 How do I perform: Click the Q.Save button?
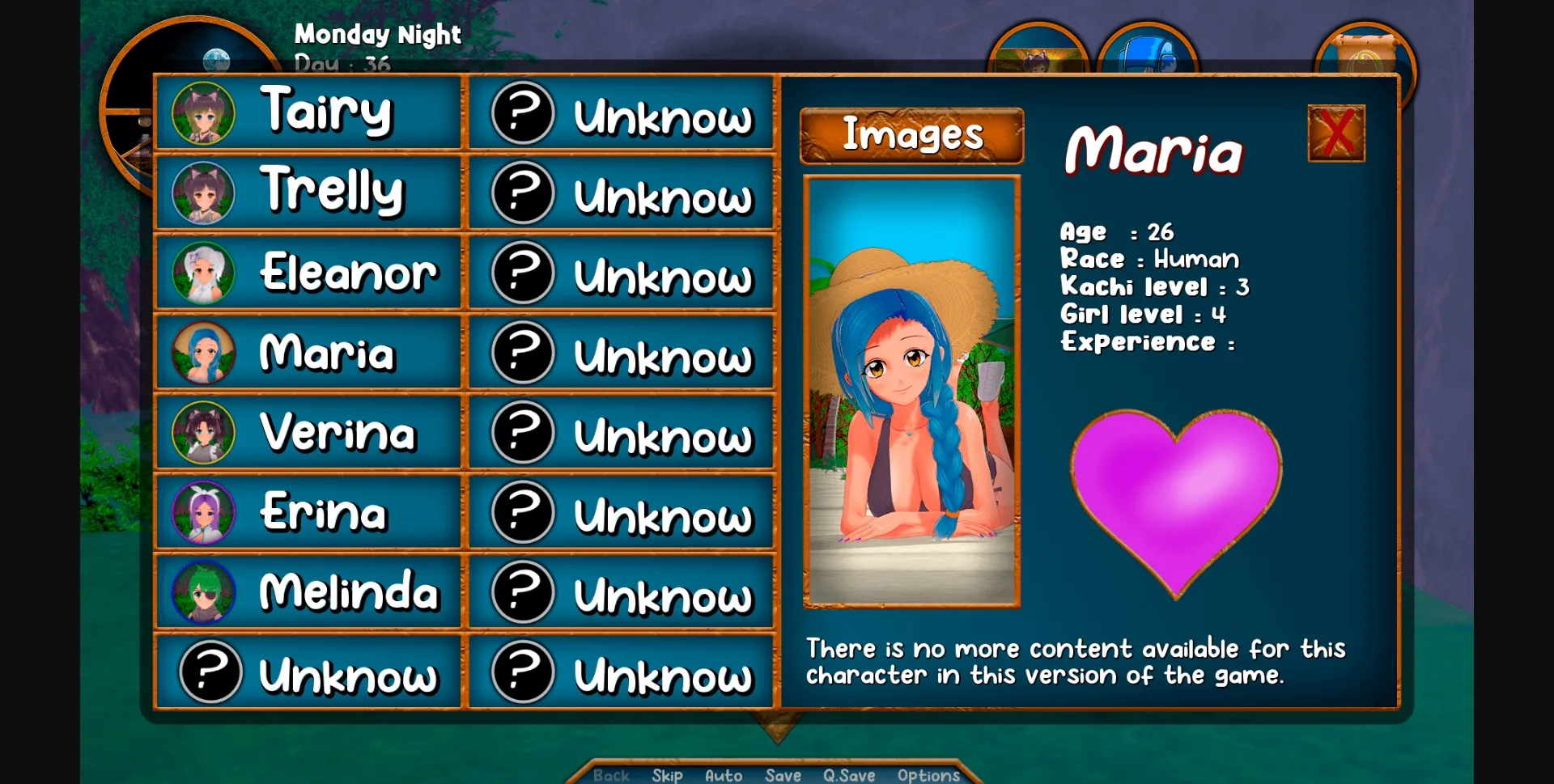coord(848,774)
